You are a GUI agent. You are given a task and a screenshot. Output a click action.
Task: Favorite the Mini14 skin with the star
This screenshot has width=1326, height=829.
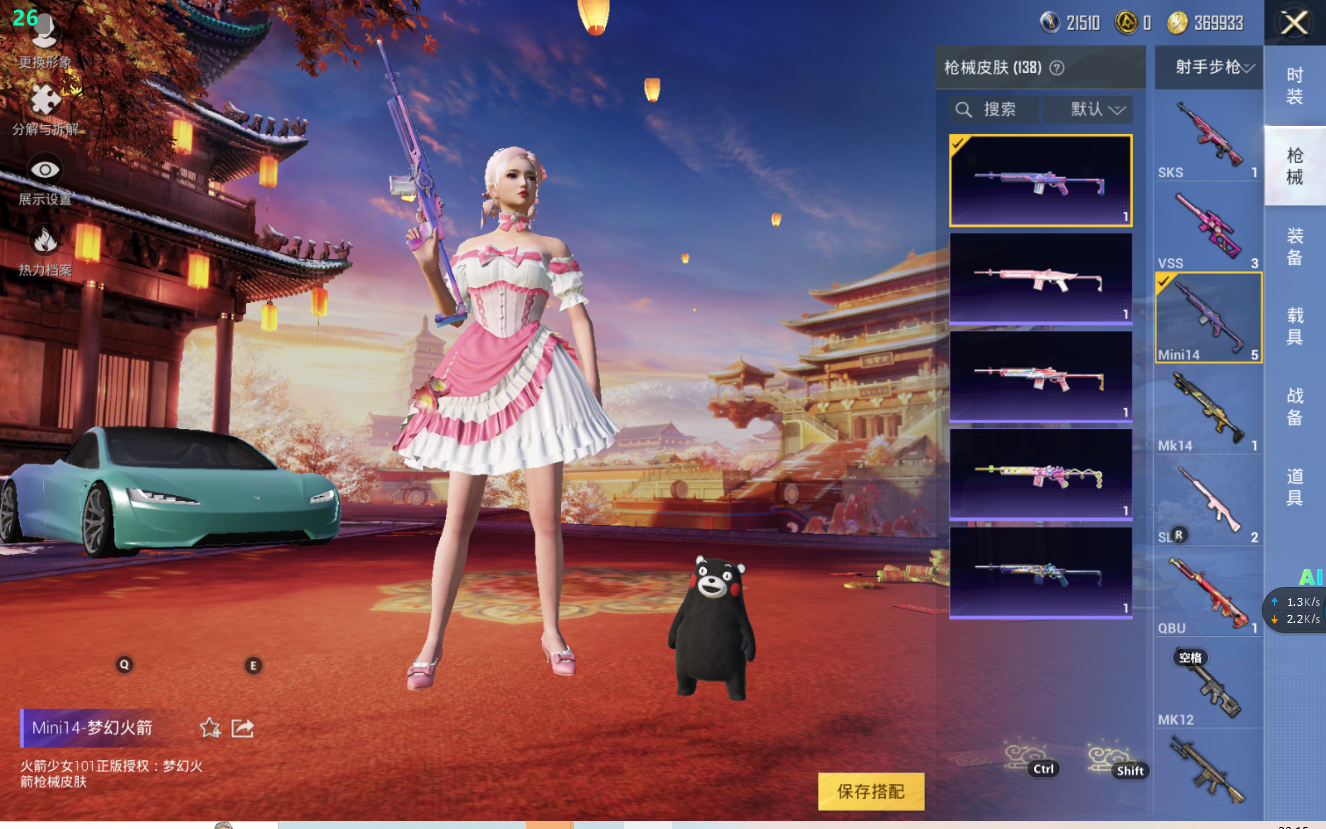click(x=210, y=728)
